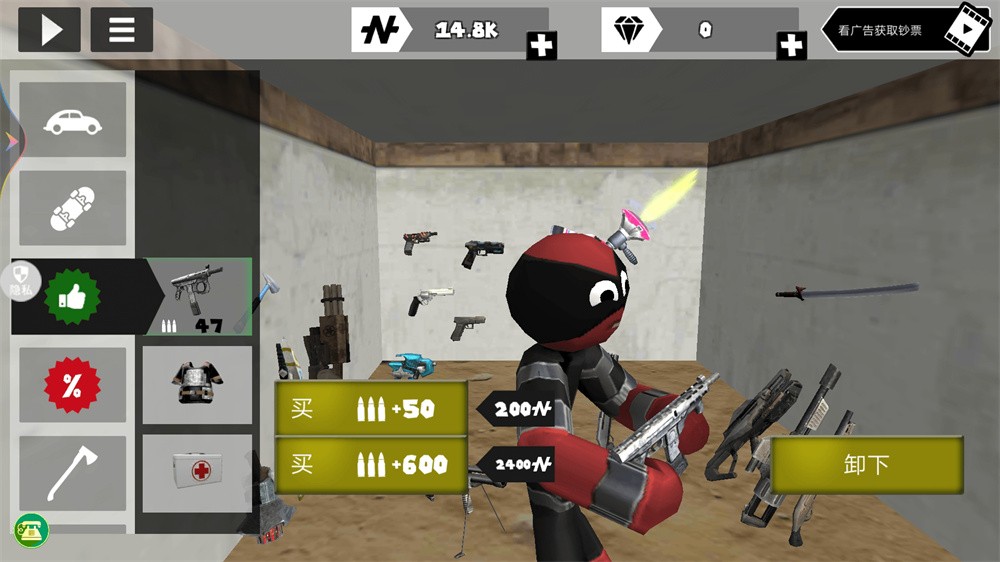Add more cash with the plus button
Viewport: 1000px width, 562px height.
tap(542, 45)
